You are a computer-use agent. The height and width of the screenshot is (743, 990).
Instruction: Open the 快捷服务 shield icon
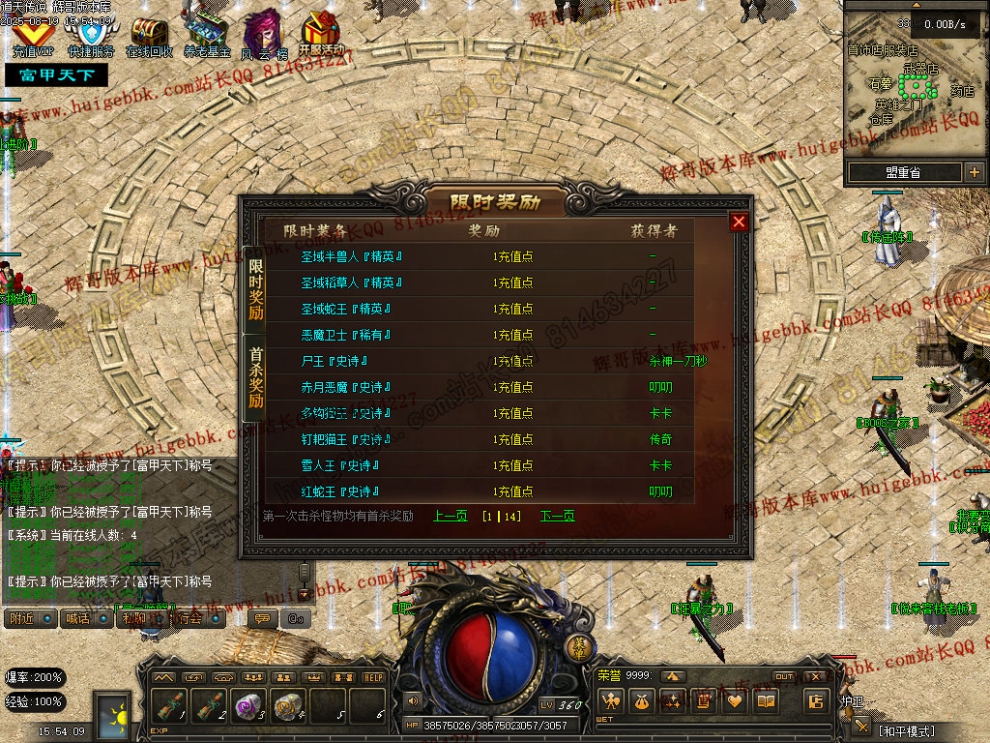[91, 33]
